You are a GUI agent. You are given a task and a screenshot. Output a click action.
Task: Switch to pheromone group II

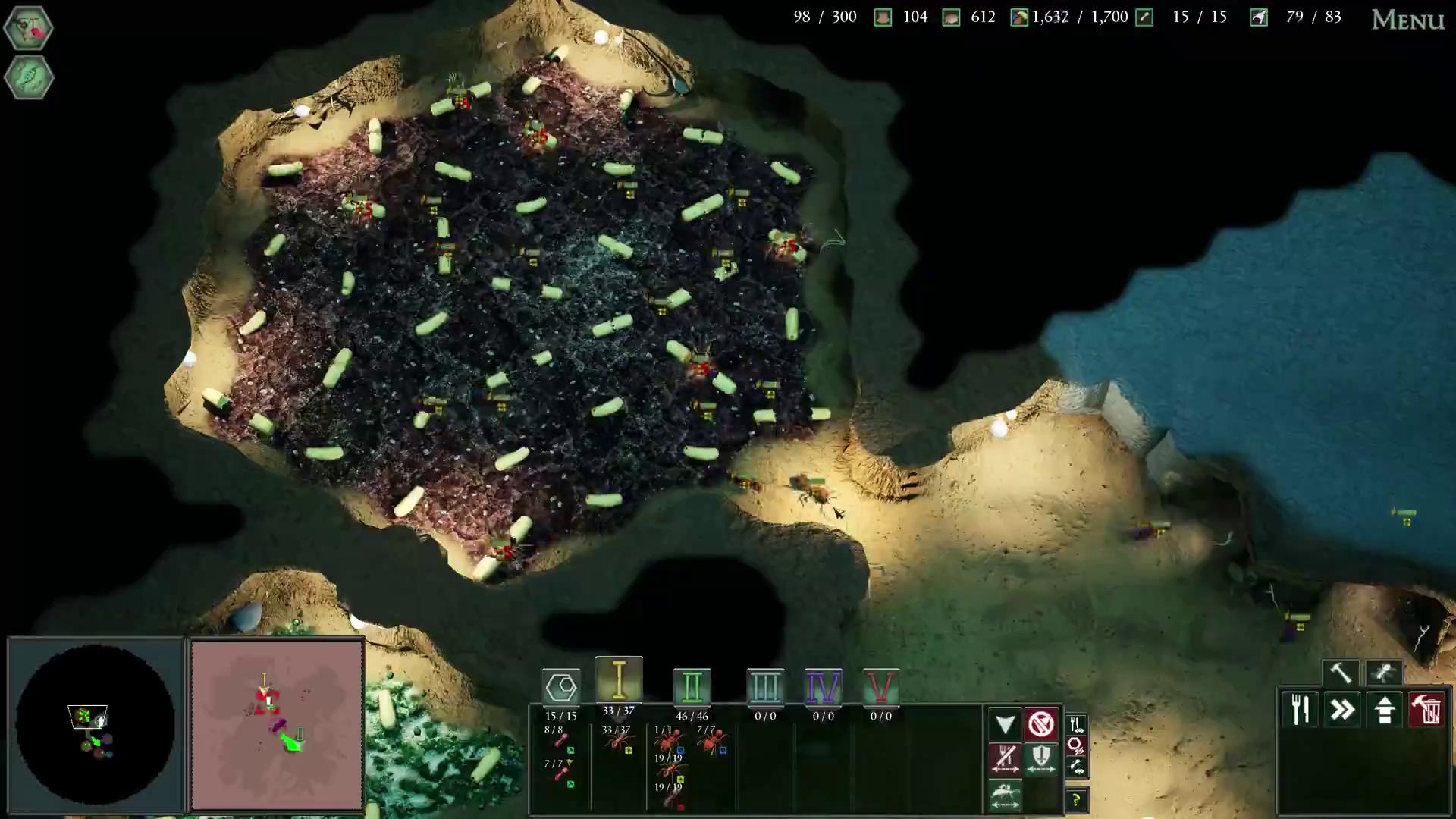click(x=692, y=688)
